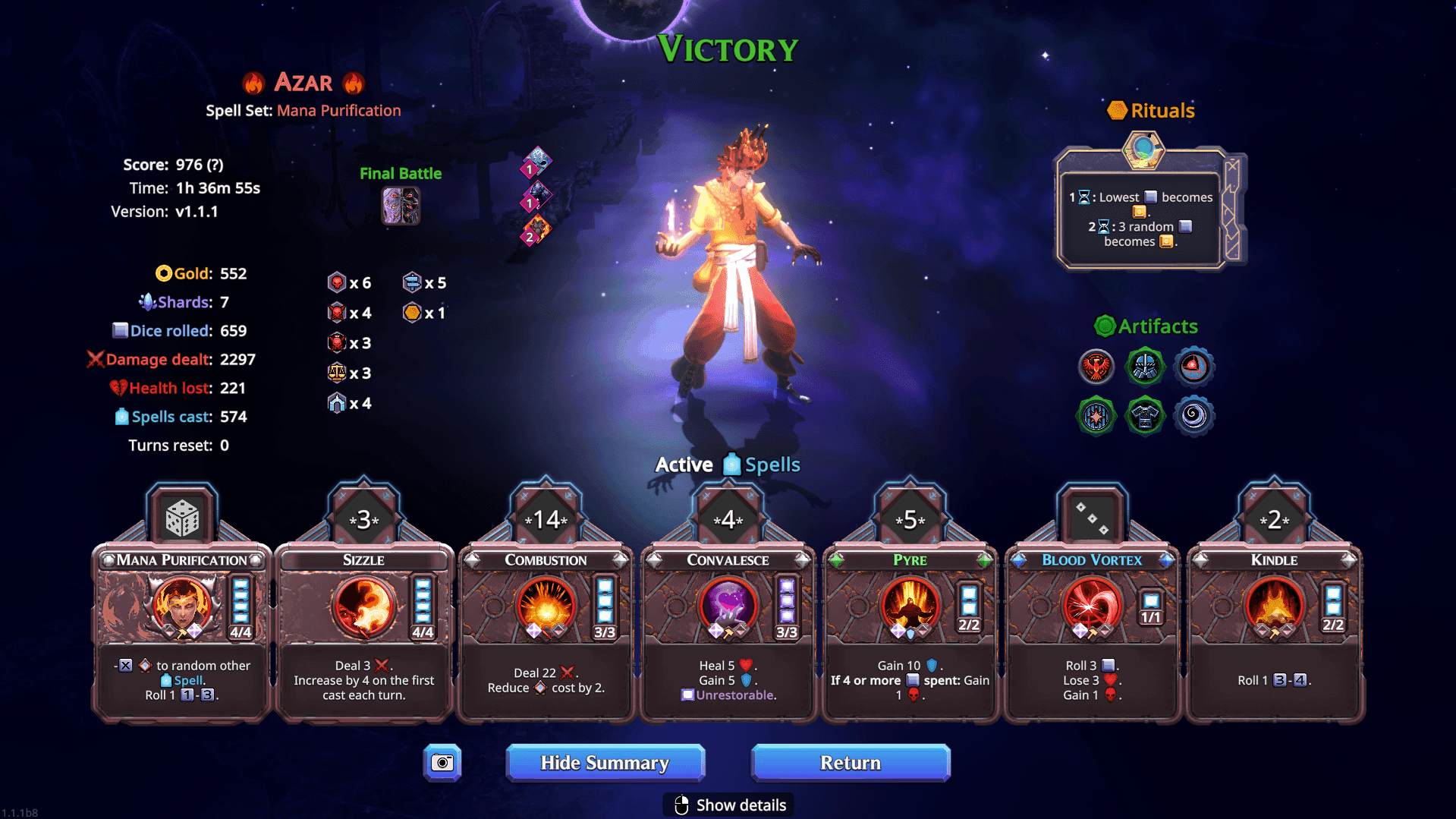Open the Final Battle boss portrait

pos(401,205)
